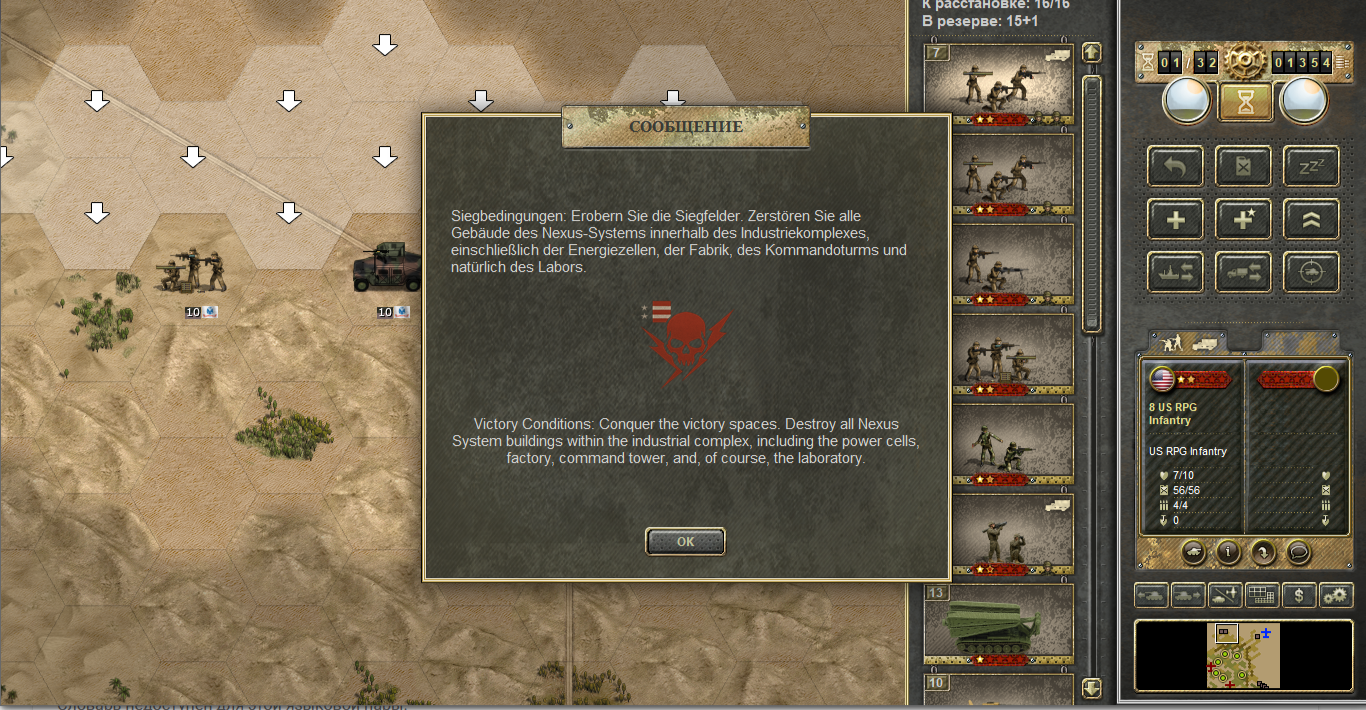Open unit details with the info button
1366x710 pixels.
[x=1227, y=551]
